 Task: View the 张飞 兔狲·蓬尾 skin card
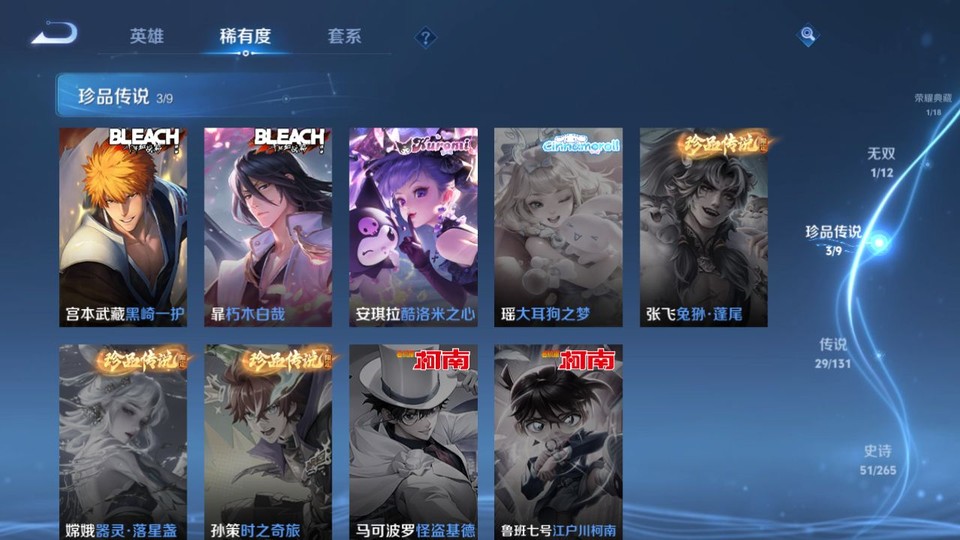point(703,227)
